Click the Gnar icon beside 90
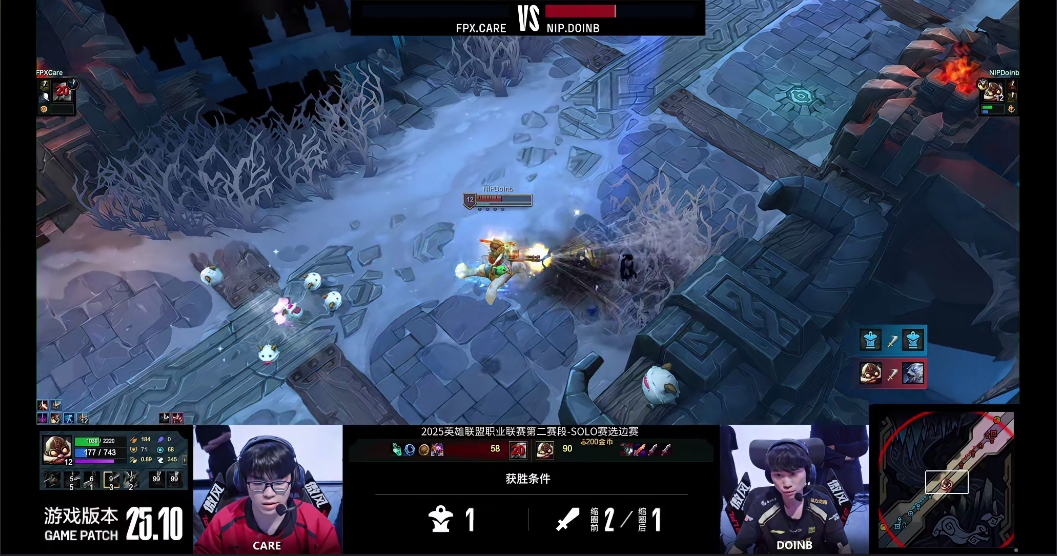Viewport: 1057px width, 556px height. (545, 450)
